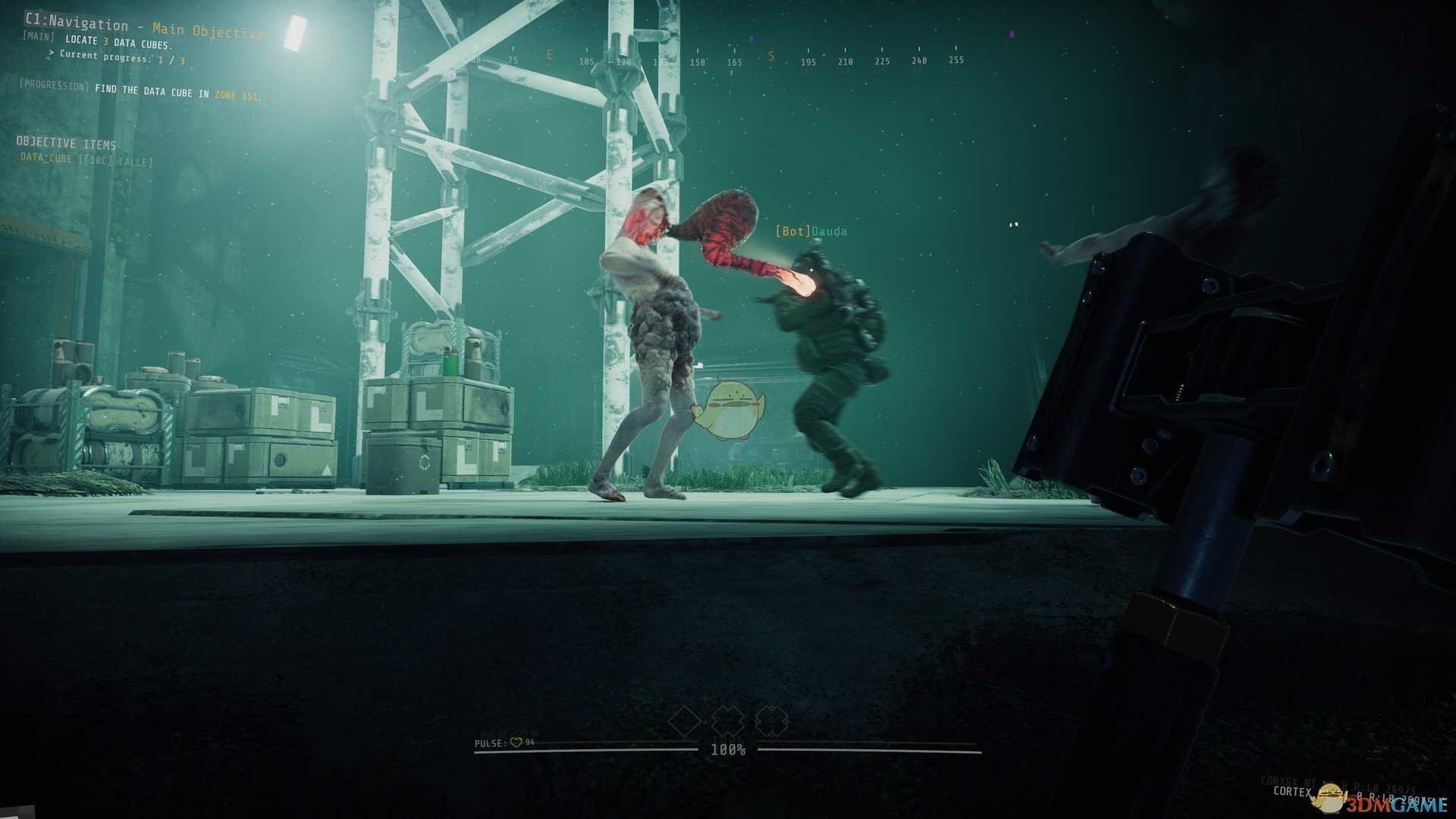Image resolution: width=1456 pixels, height=819 pixels.
Task: Click the green pulse heart icon
Action: click(516, 742)
